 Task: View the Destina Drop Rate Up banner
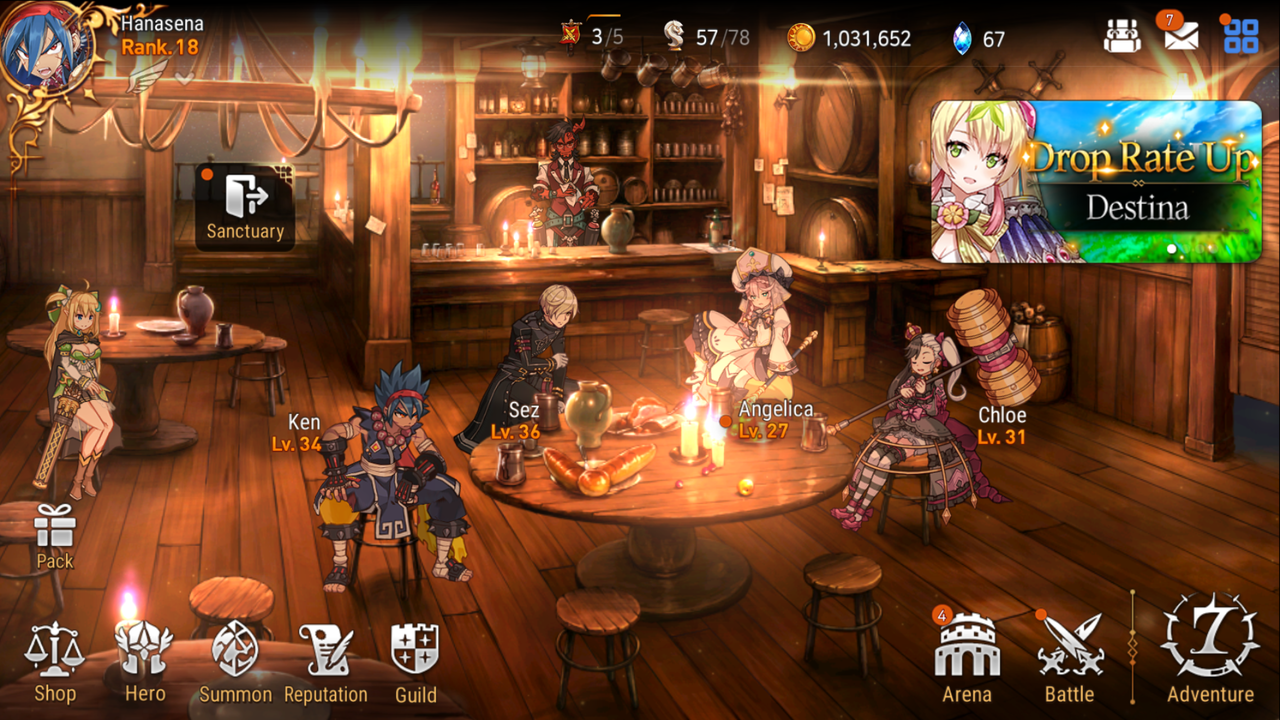click(x=1096, y=181)
